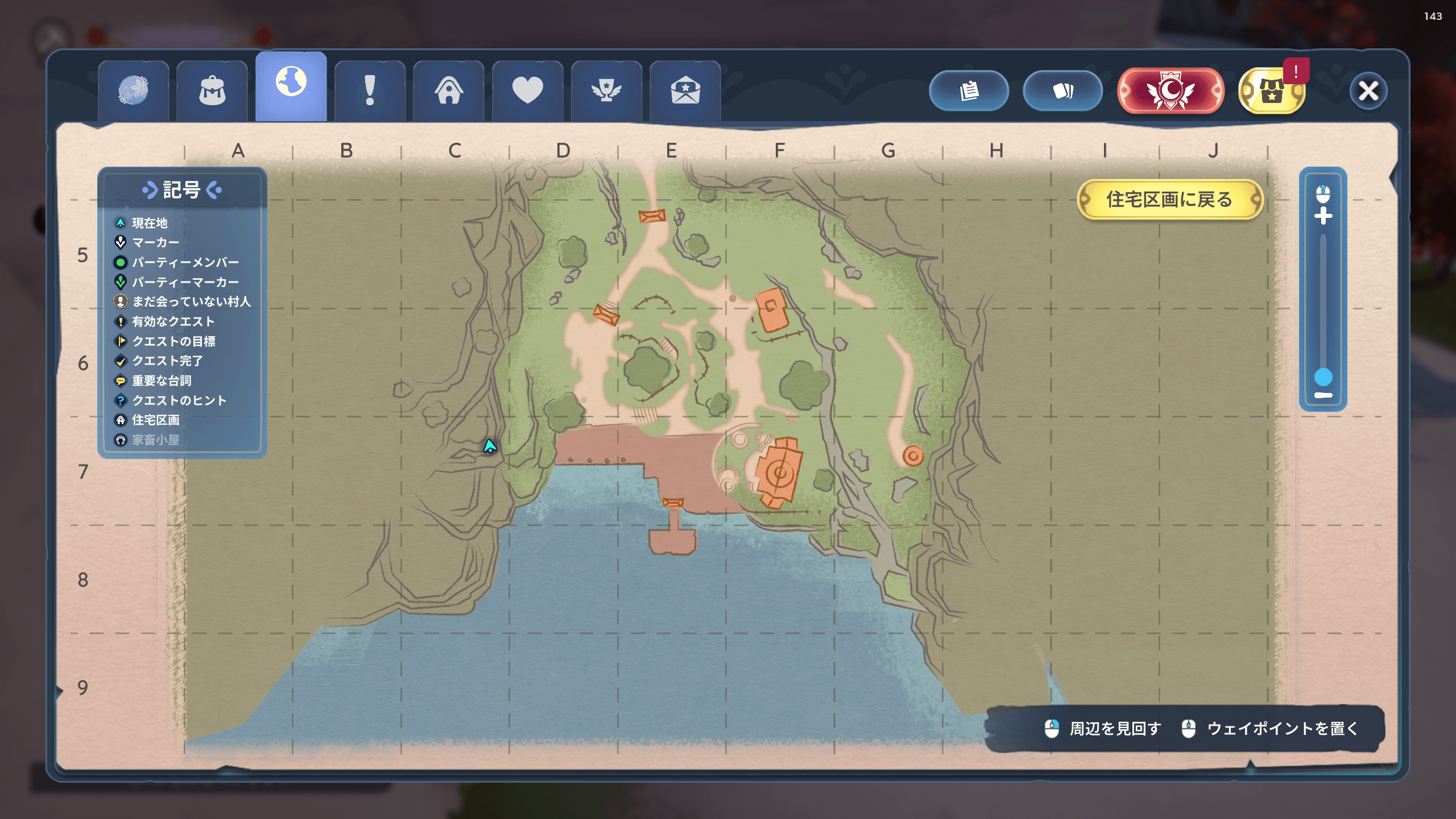The height and width of the screenshot is (819, 1456).
Task: Select the orange round marker on the map
Action: point(913,456)
